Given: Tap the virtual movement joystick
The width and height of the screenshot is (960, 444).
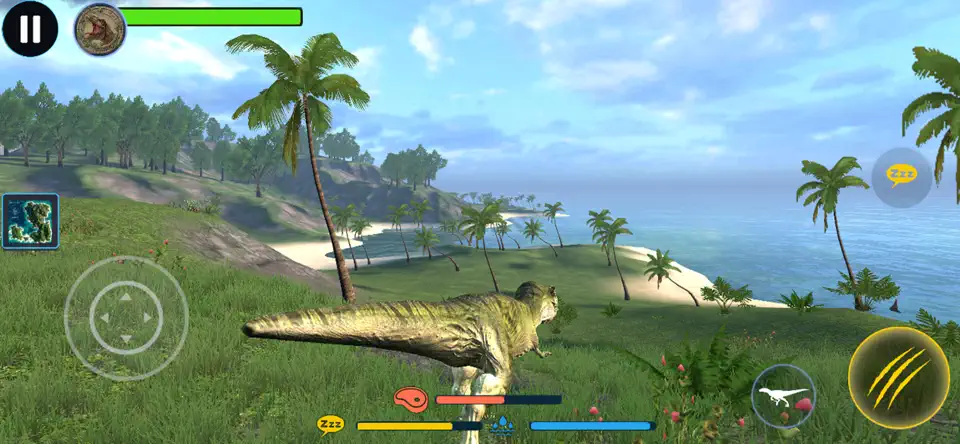Looking at the screenshot, I should click(125, 318).
